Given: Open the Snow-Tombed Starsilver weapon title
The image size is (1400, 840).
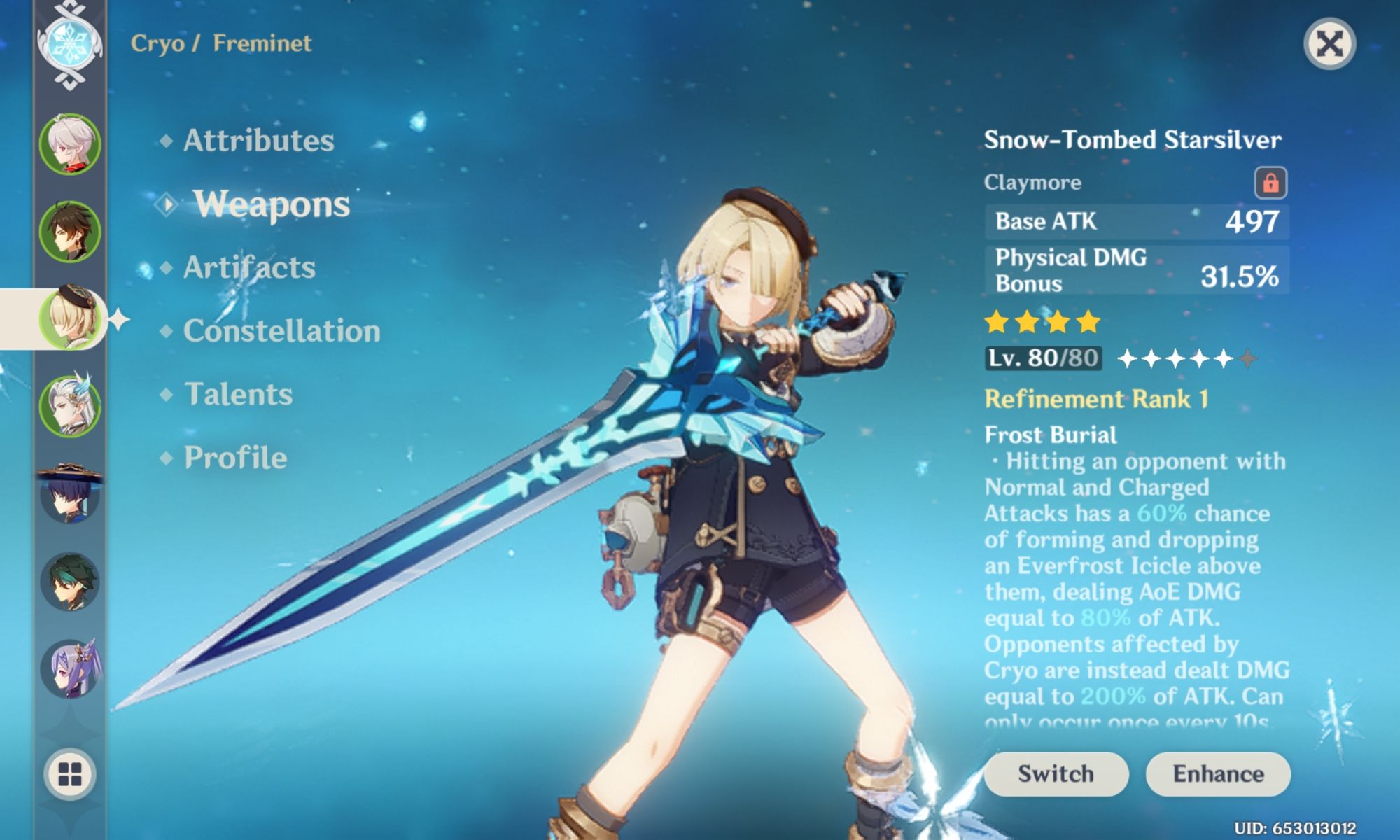Looking at the screenshot, I should point(1133,139).
